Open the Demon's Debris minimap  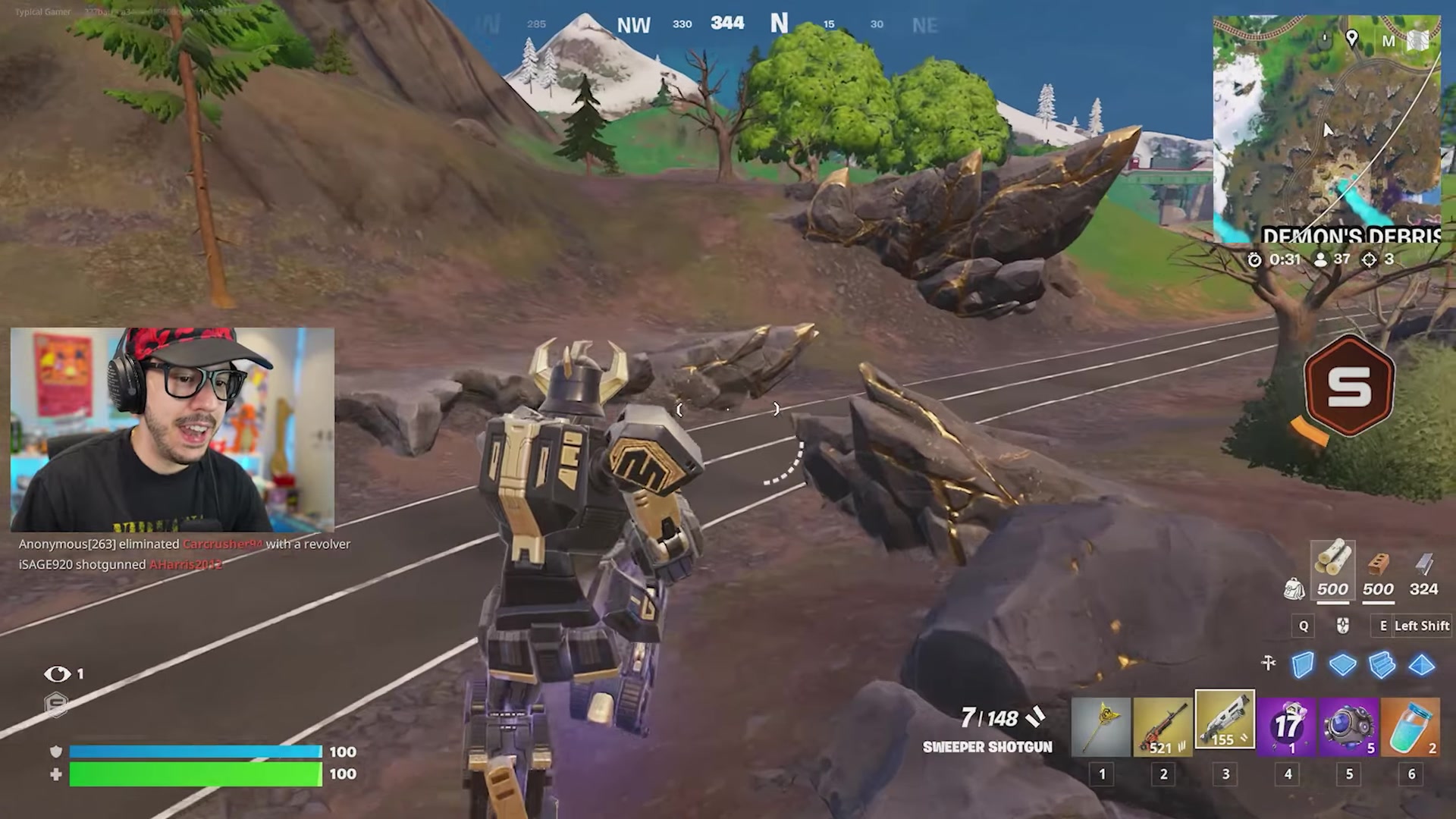pos(1326,129)
